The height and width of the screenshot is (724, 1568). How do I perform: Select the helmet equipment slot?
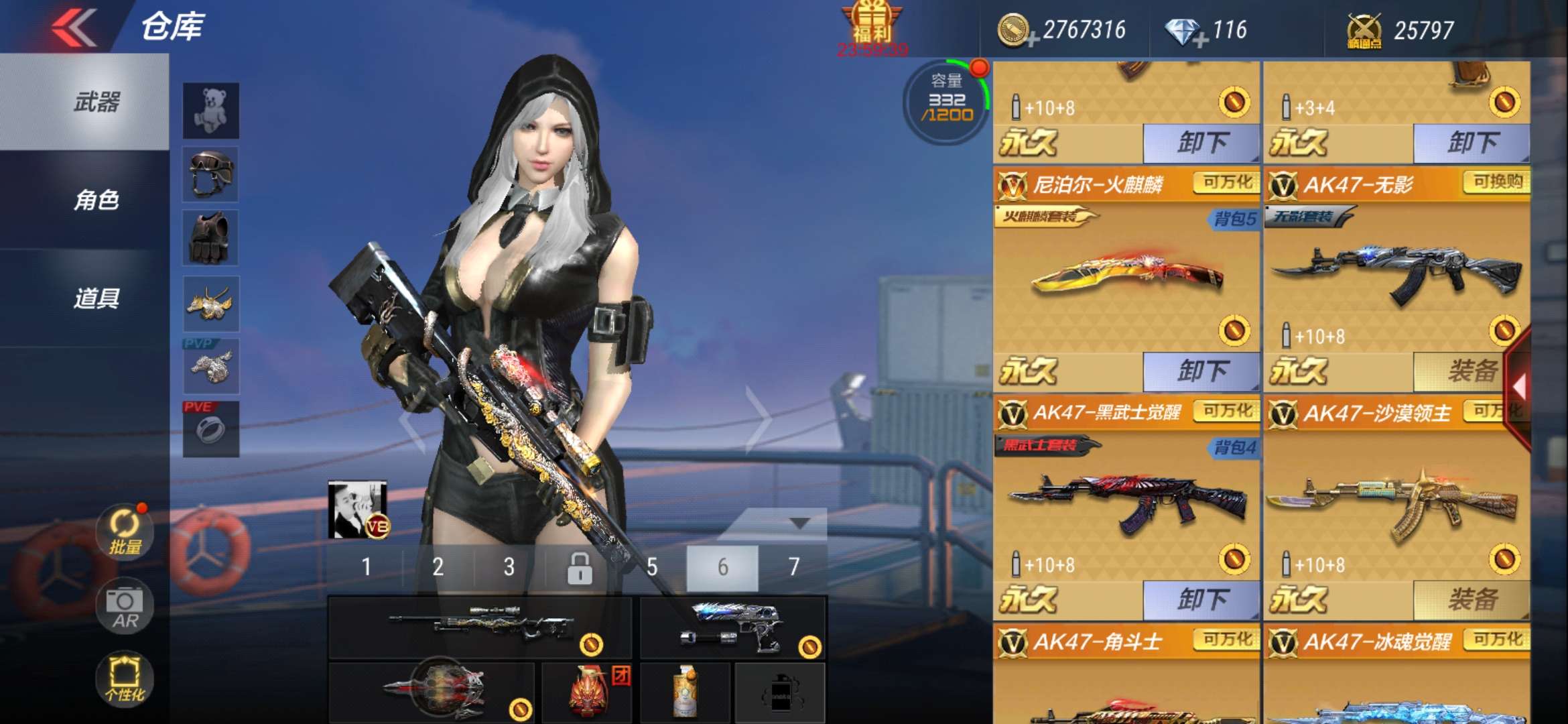pyautogui.click(x=211, y=174)
